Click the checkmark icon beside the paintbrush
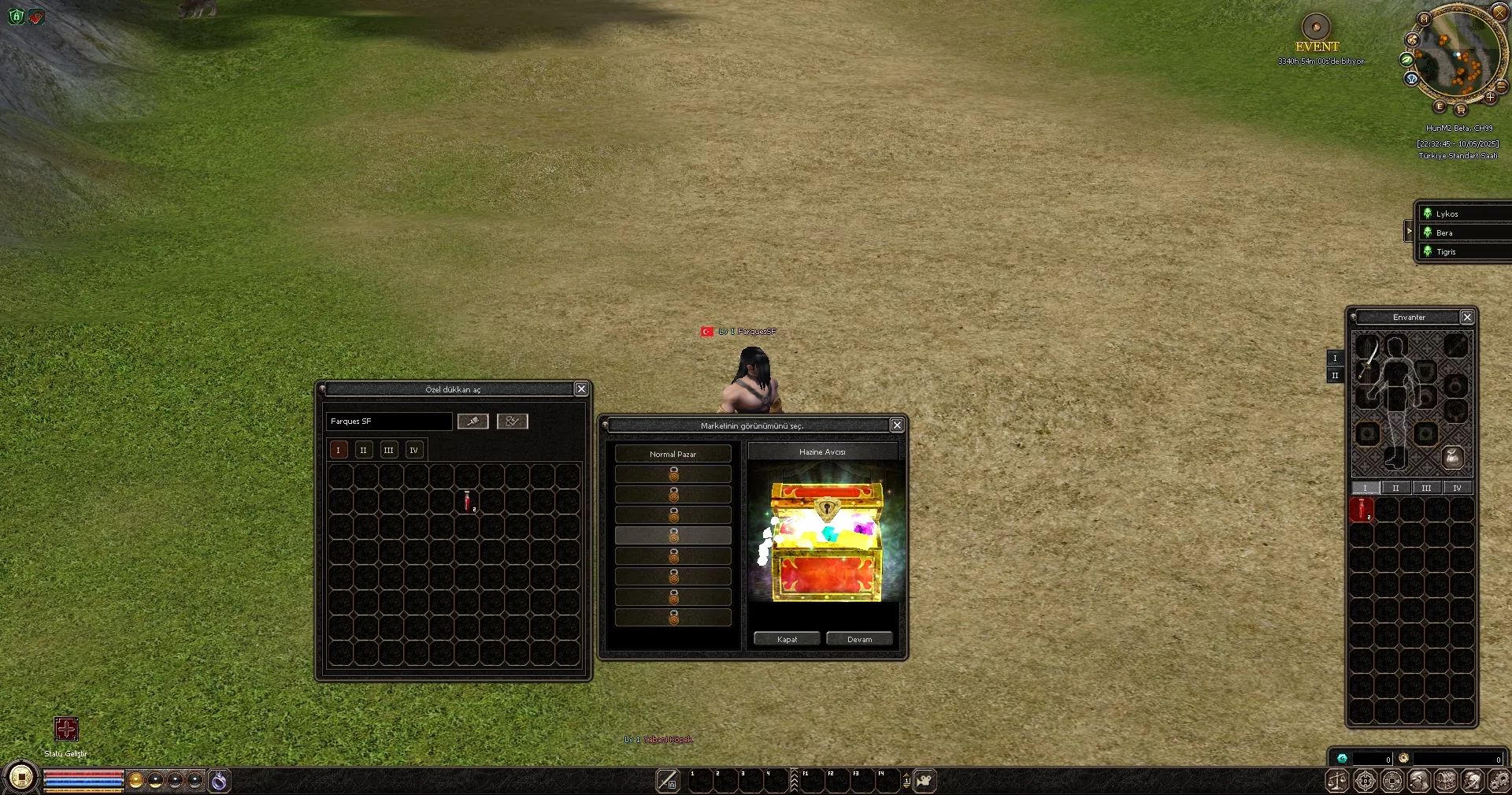The height and width of the screenshot is (795, 1512). pyautogui.click(x=512, y=422)
